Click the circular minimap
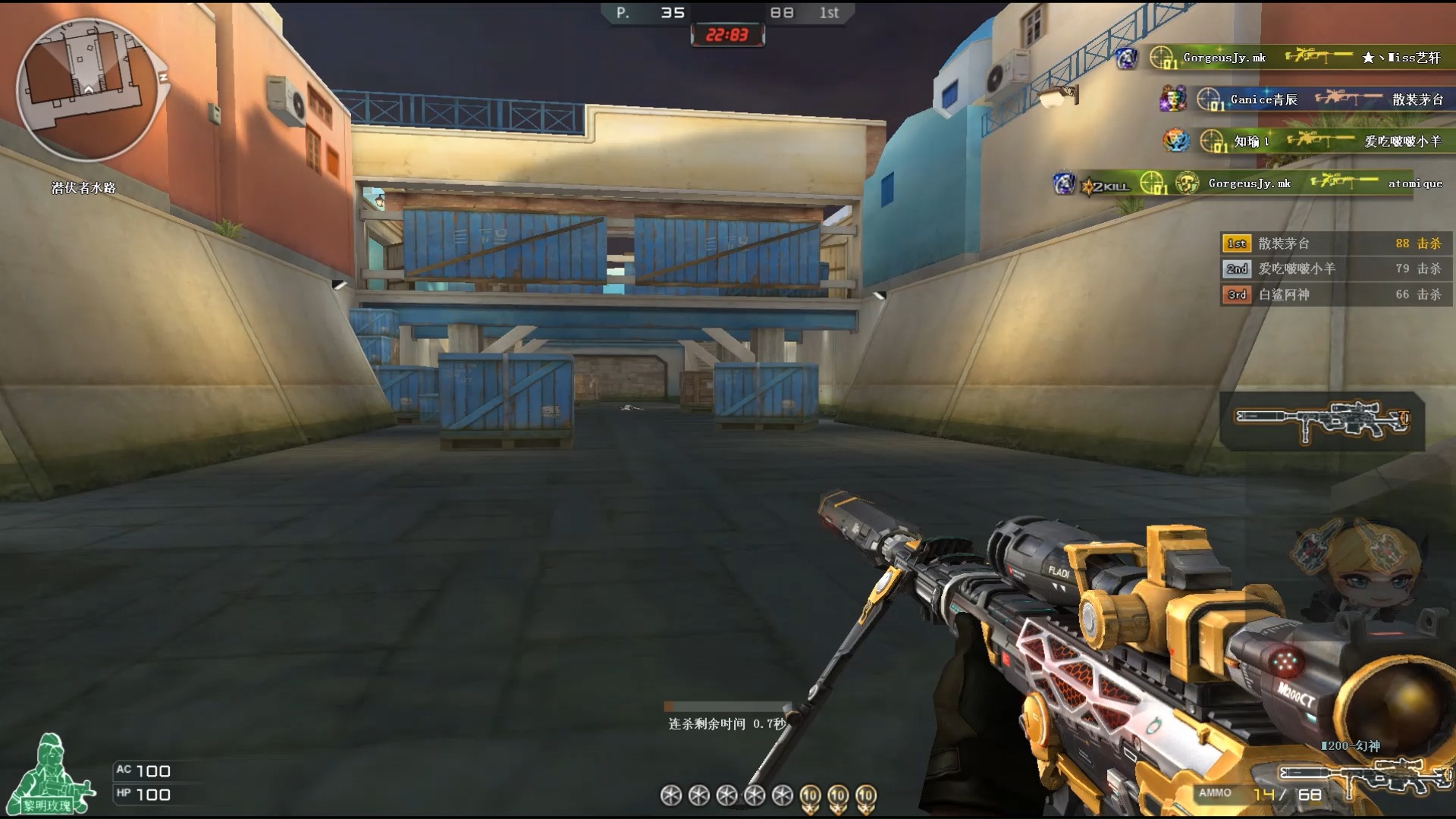 (x=87, y=89)
